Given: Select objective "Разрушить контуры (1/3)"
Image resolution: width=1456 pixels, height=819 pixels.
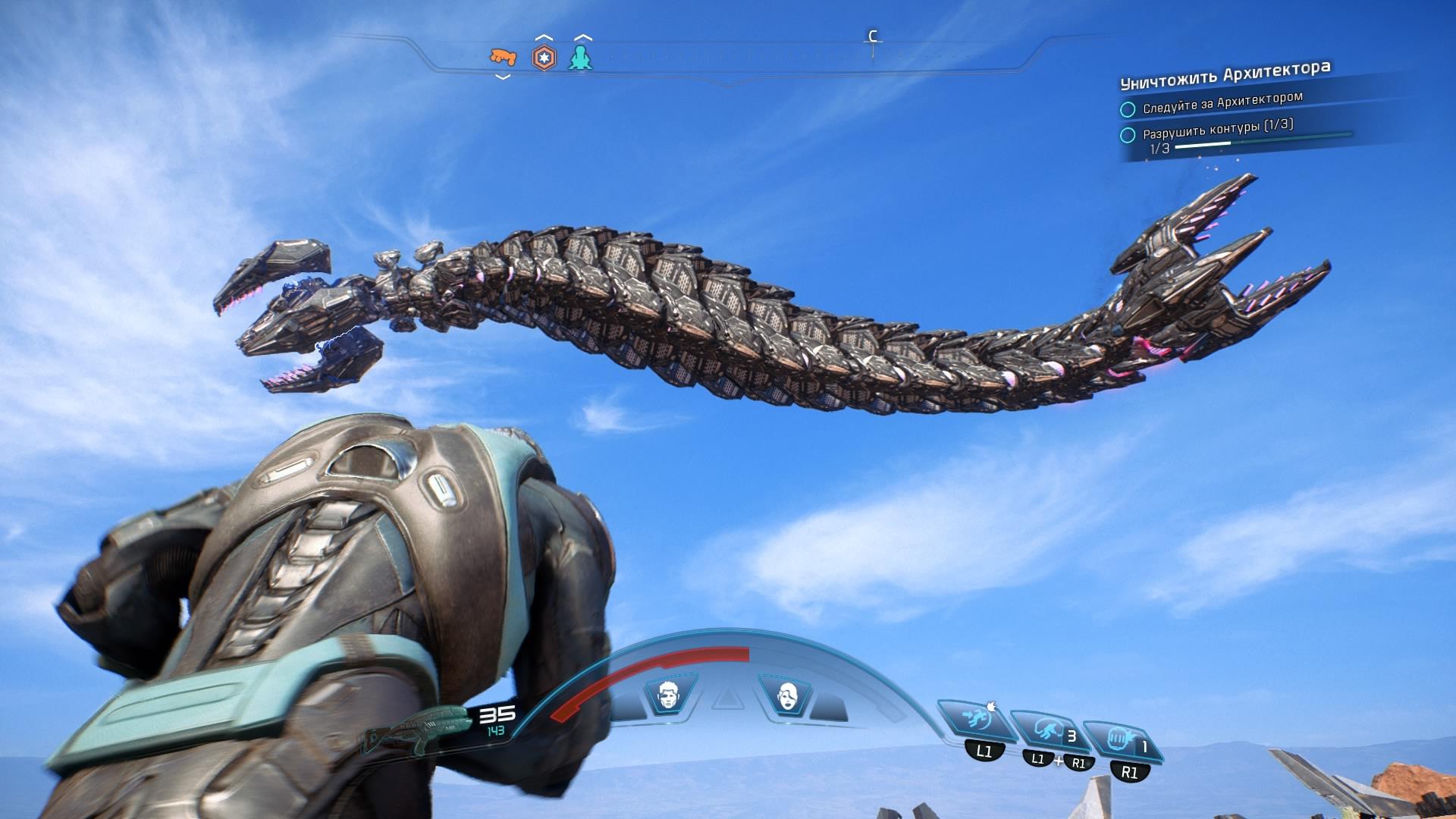Looking at the screenshot, I should 1217,128.
